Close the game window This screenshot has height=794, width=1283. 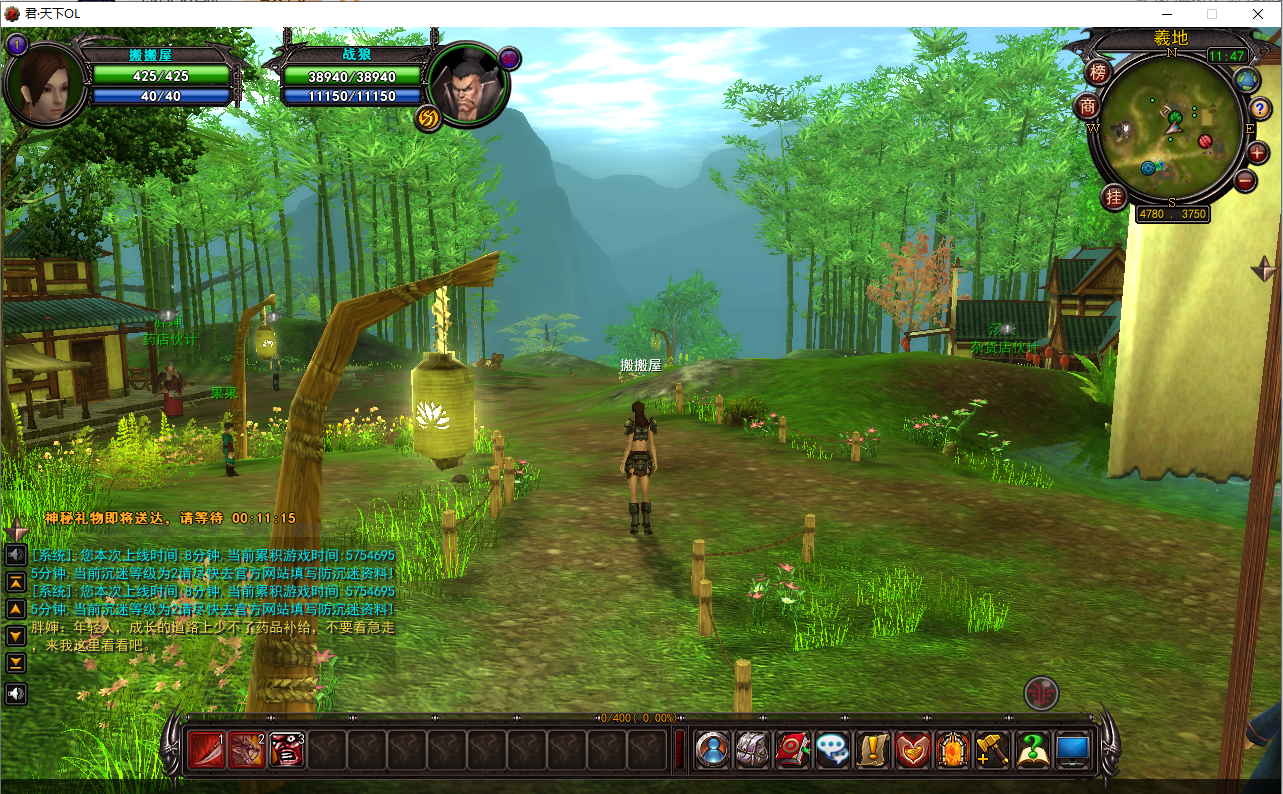click(x=1258, y=14)
